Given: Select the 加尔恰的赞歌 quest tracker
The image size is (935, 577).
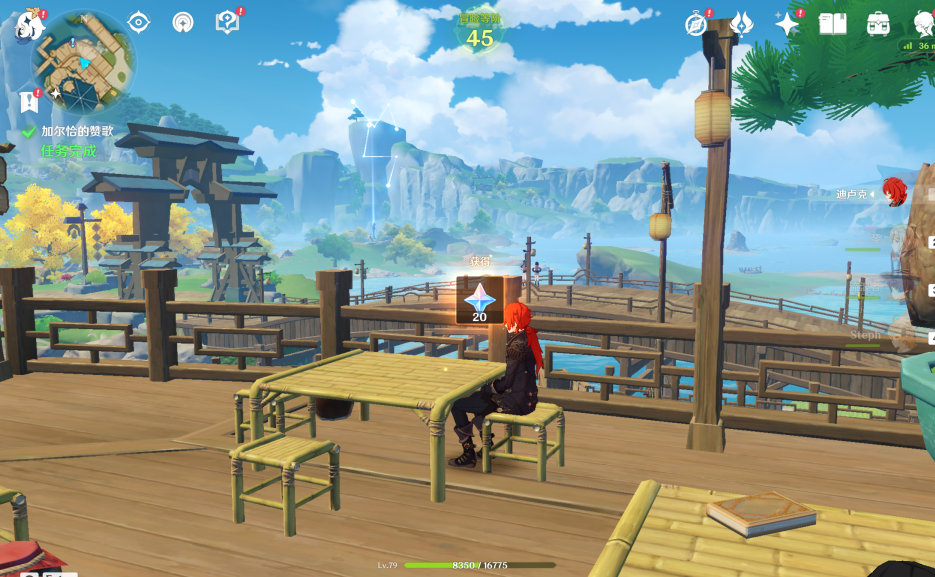Looking at the screenshot, I should 76,131.
